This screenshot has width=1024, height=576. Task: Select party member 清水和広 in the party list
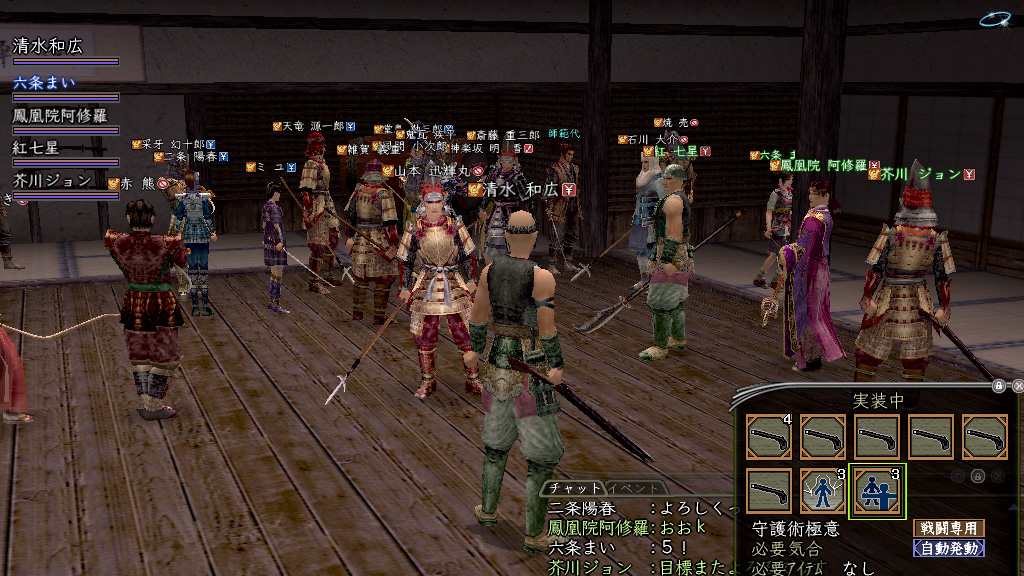click(48, 46)
